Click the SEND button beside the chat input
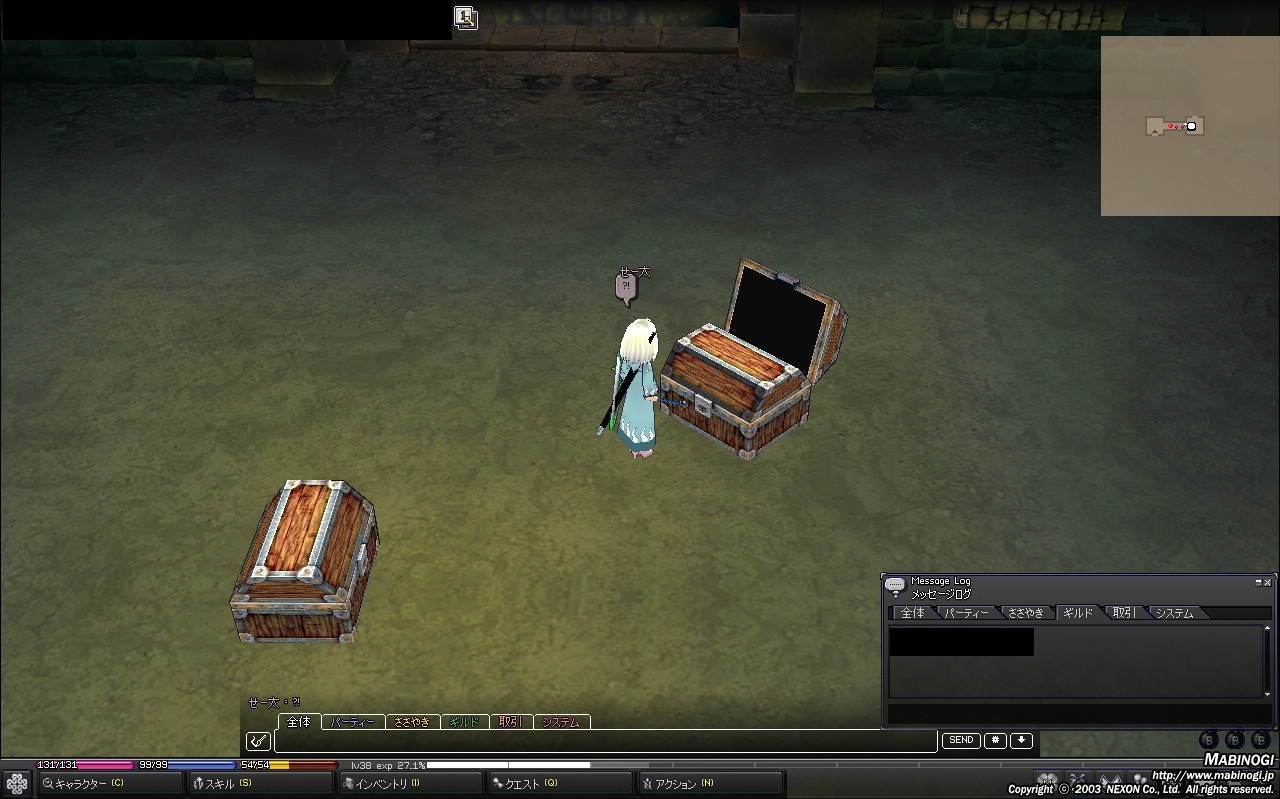The image size is (1280, 799). click(x=961, y=741)
